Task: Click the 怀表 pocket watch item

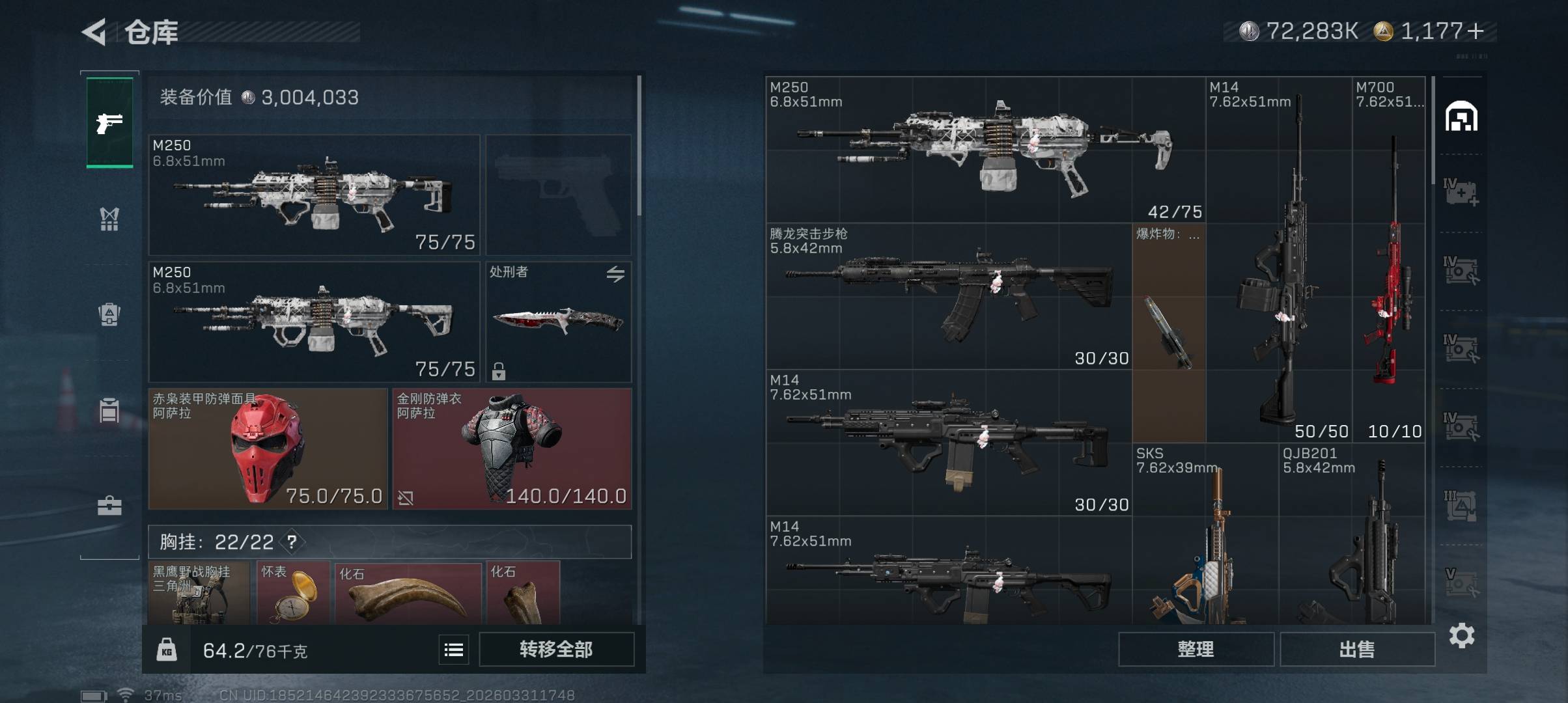Action: pos(293,593)
